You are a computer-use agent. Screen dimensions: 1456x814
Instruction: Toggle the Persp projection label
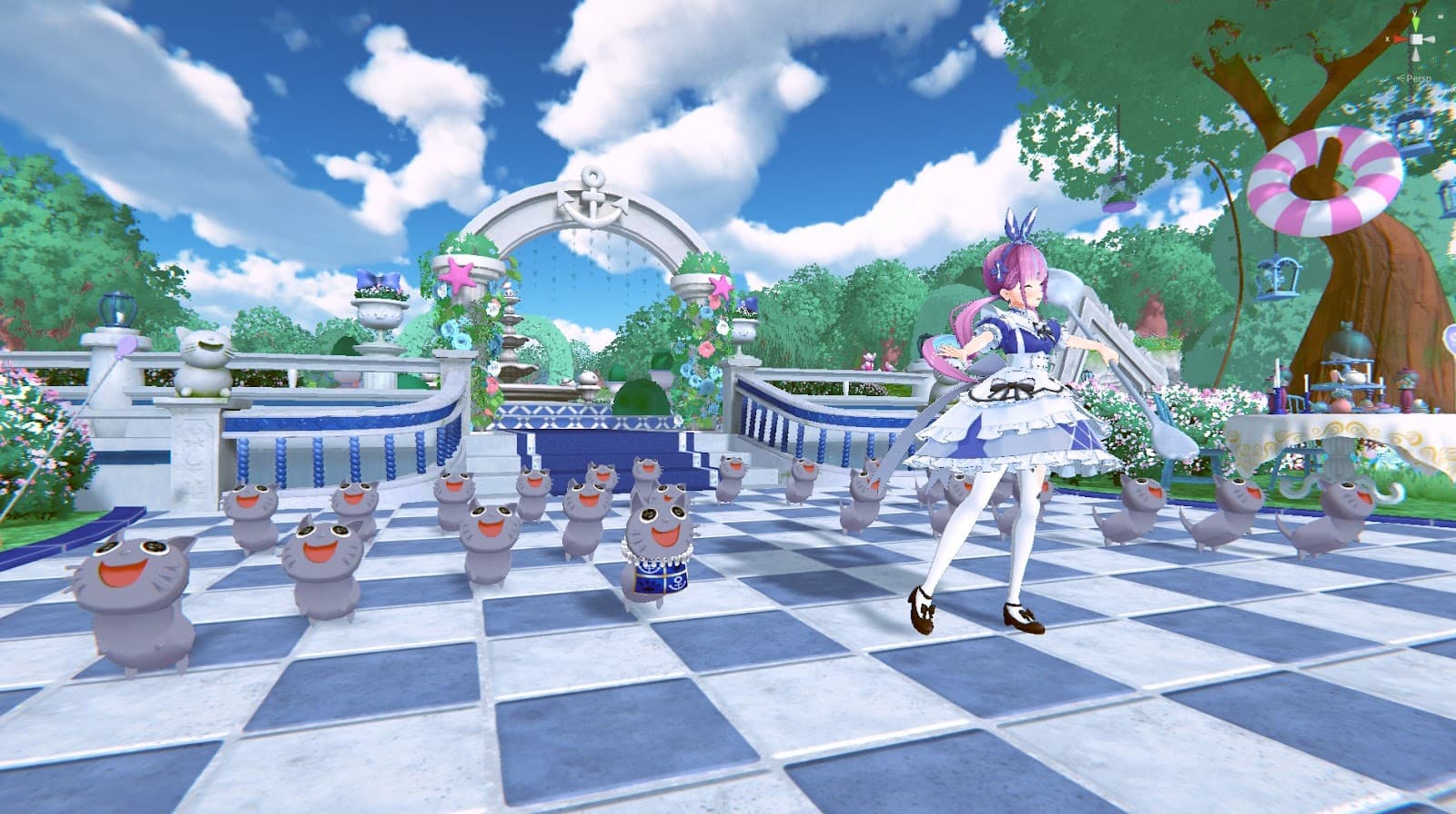(1419, 78)
